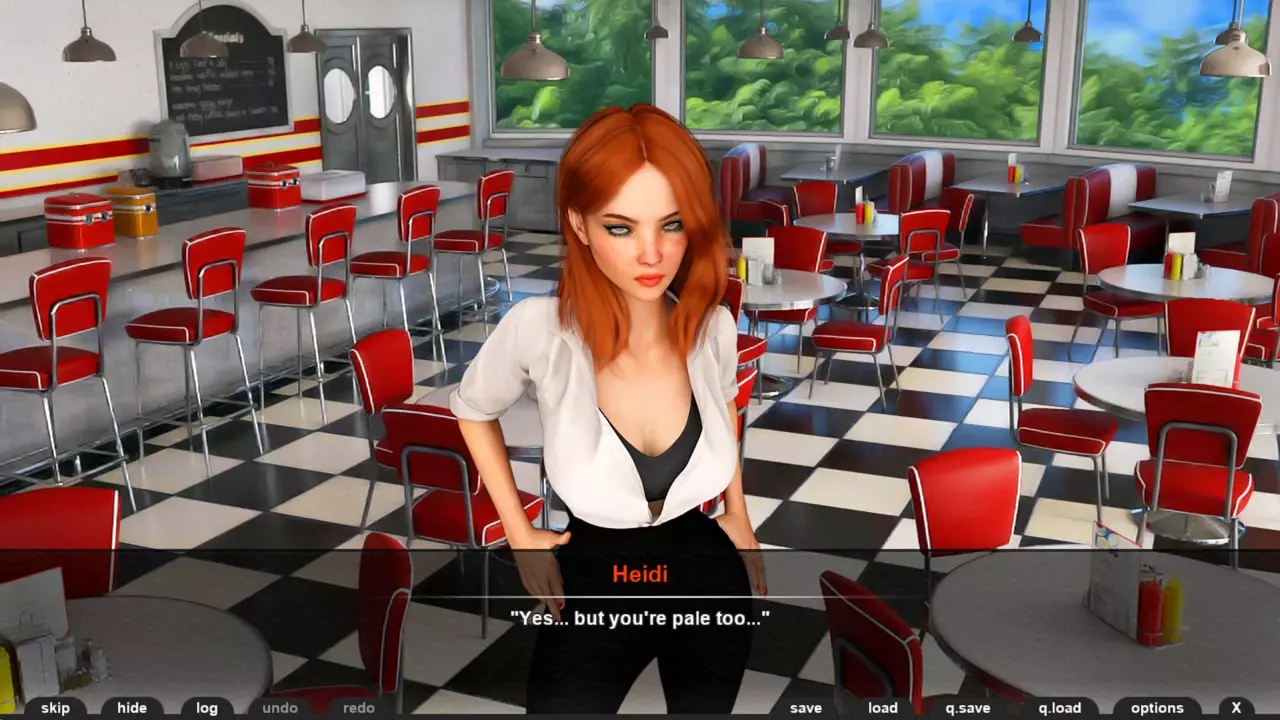
Task: Perform a quick save
Action: pyautogui.click(x=967, y=708)
